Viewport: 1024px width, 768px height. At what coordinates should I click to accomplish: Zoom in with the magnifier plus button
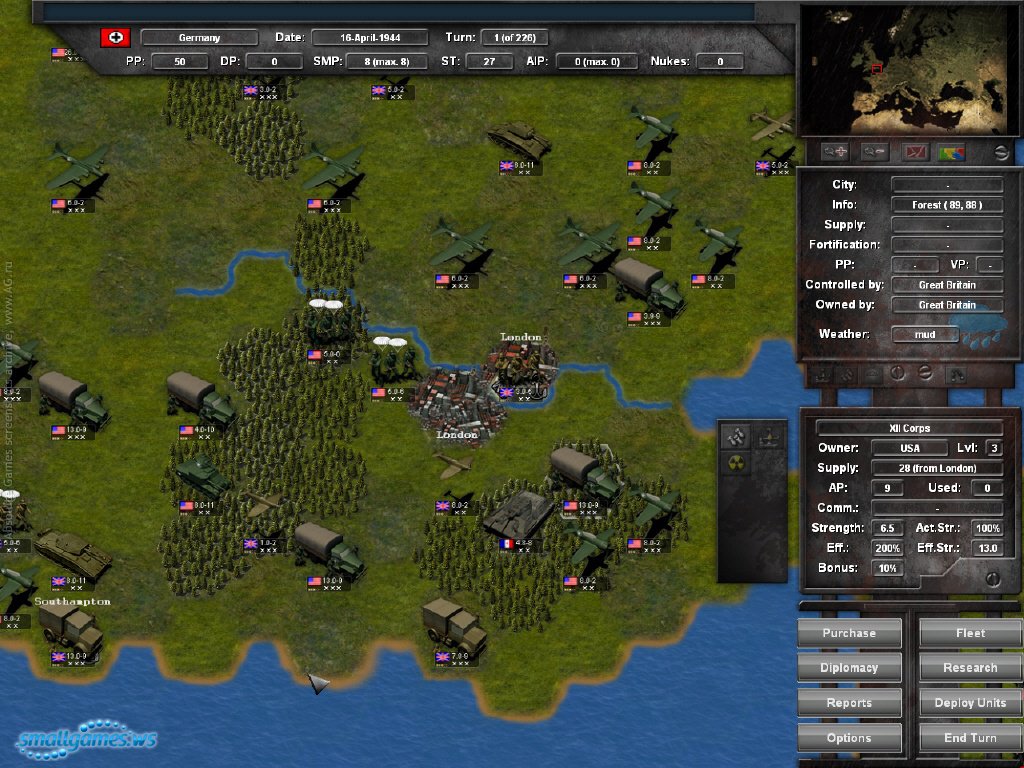click(836, 152)
